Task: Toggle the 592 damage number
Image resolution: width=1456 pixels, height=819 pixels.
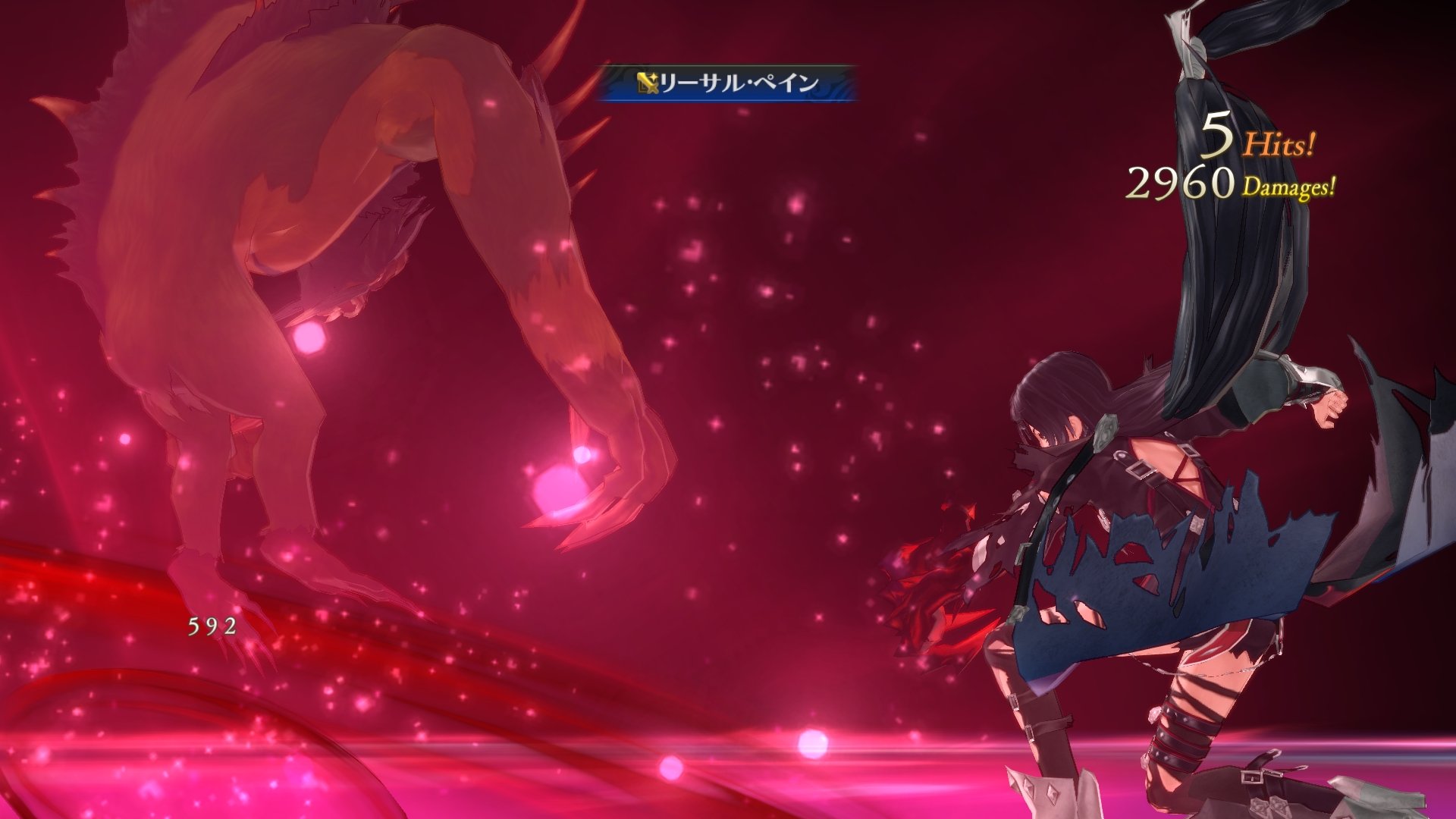Action: (x=212, y=626)
